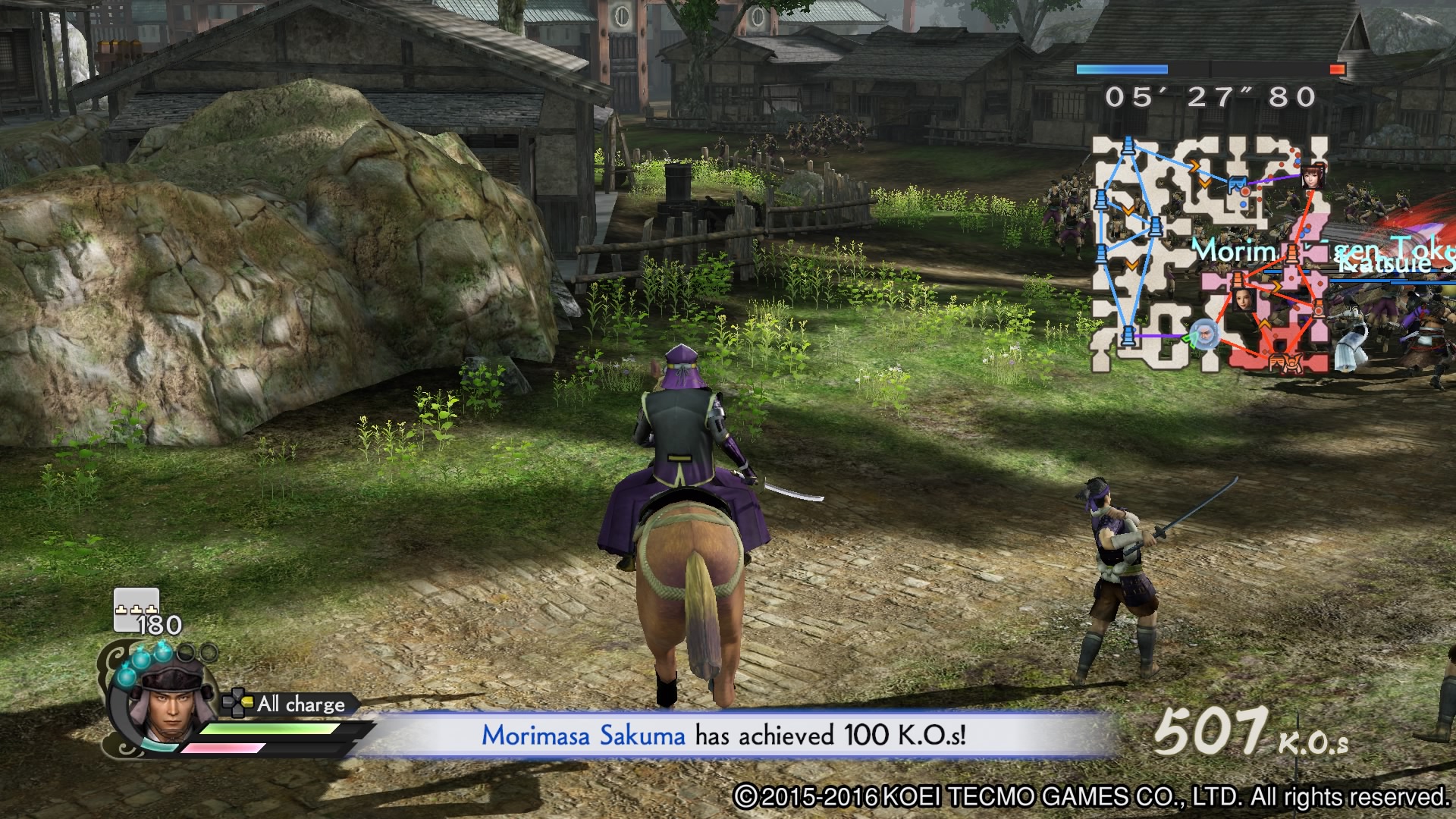Screen dimensions: 1456x819
Task: Select the red-haired officer portrait on minimap
Action: 1313,176
